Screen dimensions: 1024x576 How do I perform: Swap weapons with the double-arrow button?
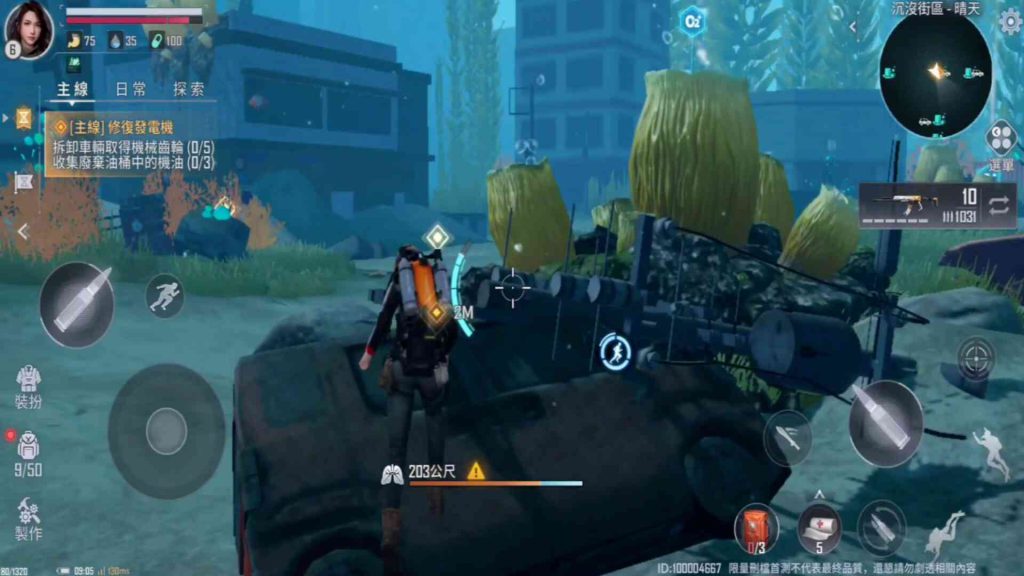pyautogui.click(x=998, y=207)
